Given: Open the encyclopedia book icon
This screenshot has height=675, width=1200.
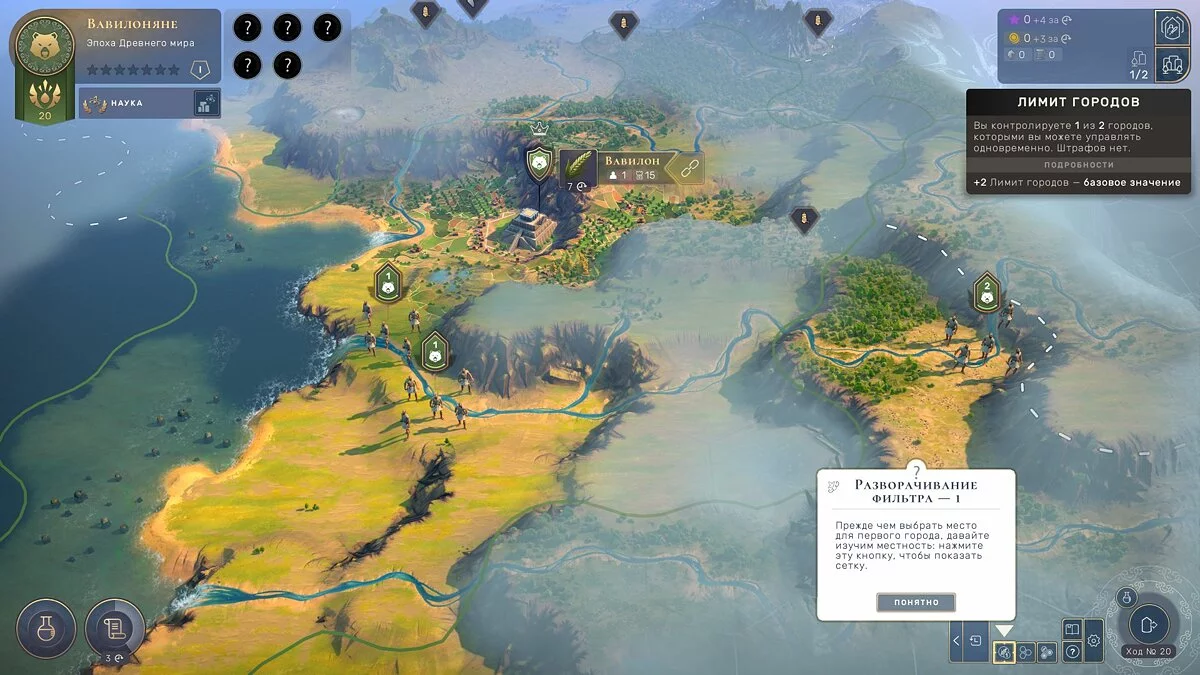Looking at the screenshot, I should 1071,630.
